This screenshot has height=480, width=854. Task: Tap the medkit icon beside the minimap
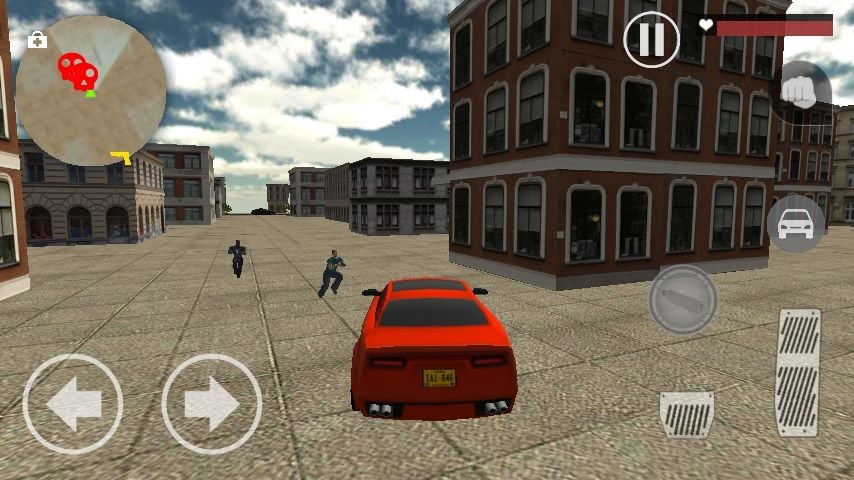tap(38, 40)
